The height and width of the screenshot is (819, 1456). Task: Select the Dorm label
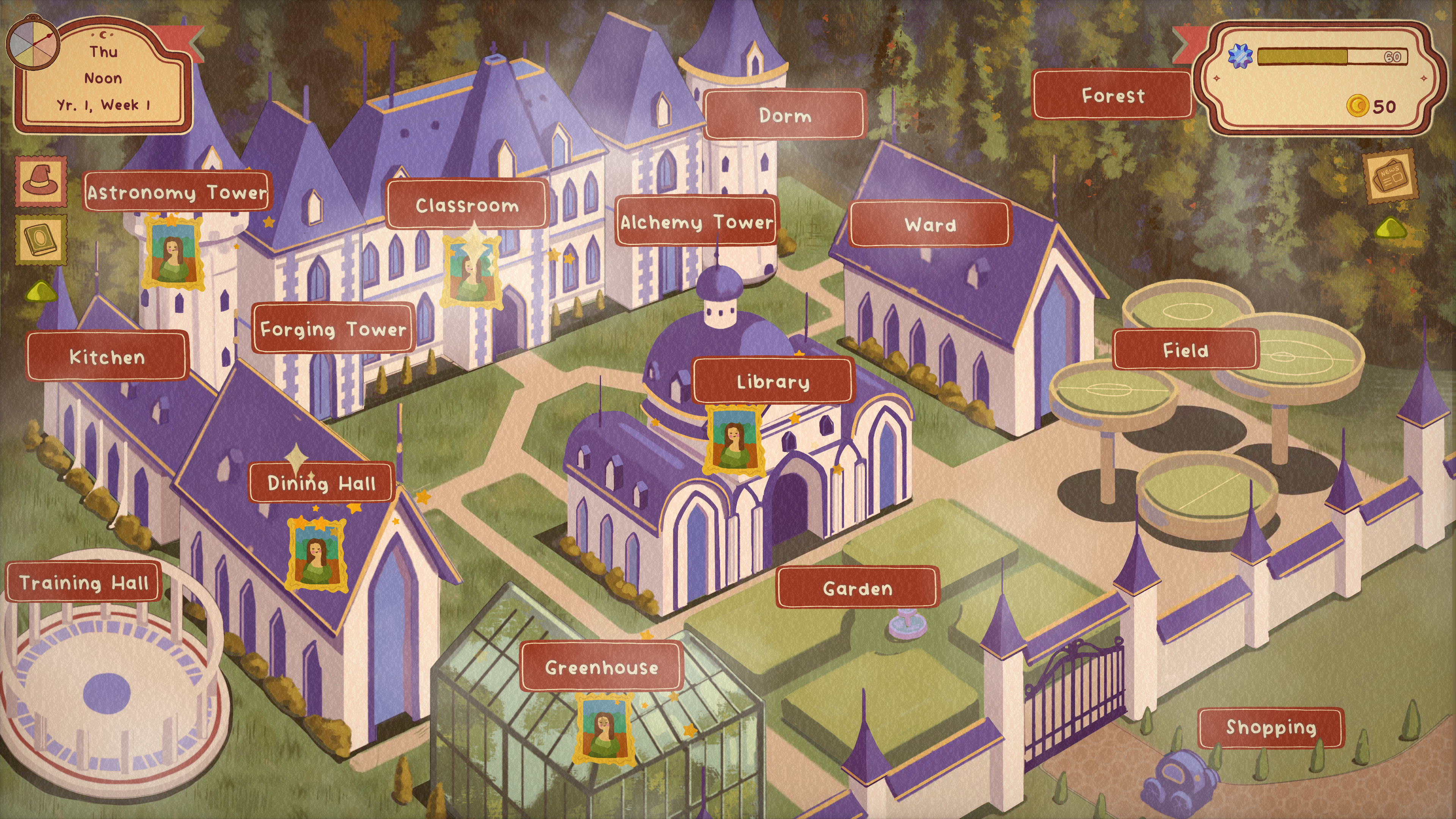click(784, 115)
